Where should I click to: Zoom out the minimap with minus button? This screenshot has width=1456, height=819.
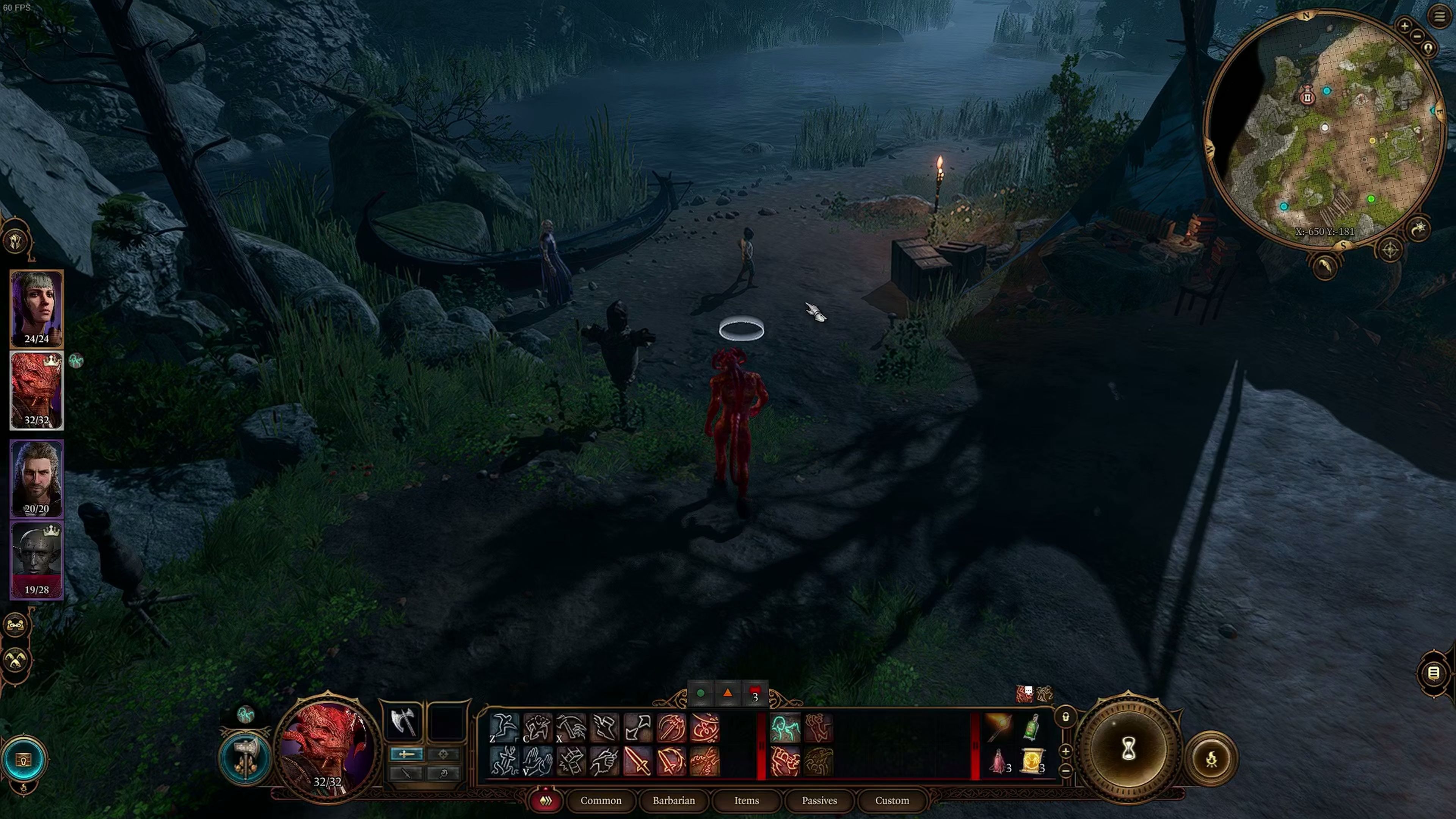1417,36
